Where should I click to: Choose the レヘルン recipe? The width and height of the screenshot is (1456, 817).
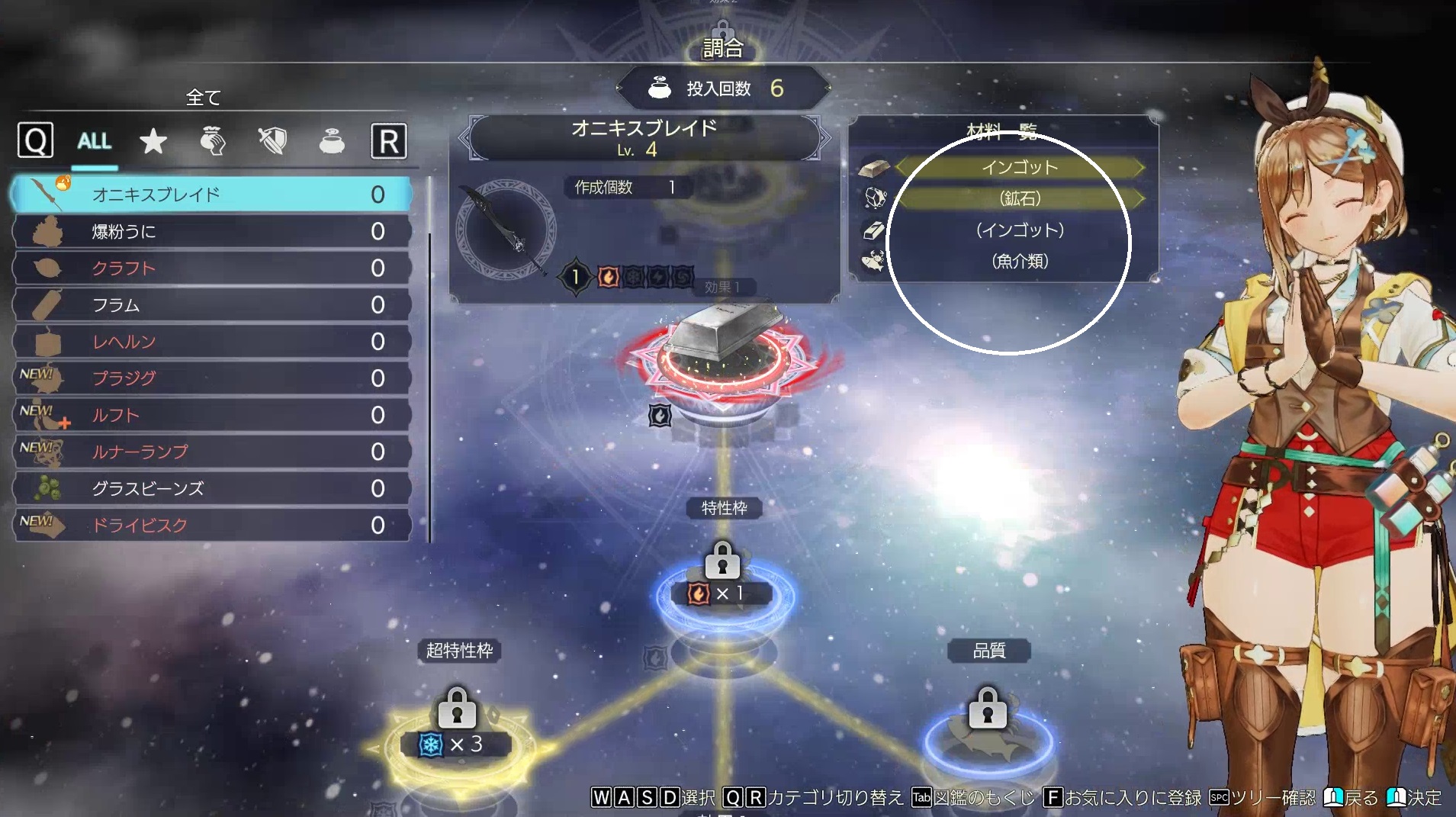point(212,342)
